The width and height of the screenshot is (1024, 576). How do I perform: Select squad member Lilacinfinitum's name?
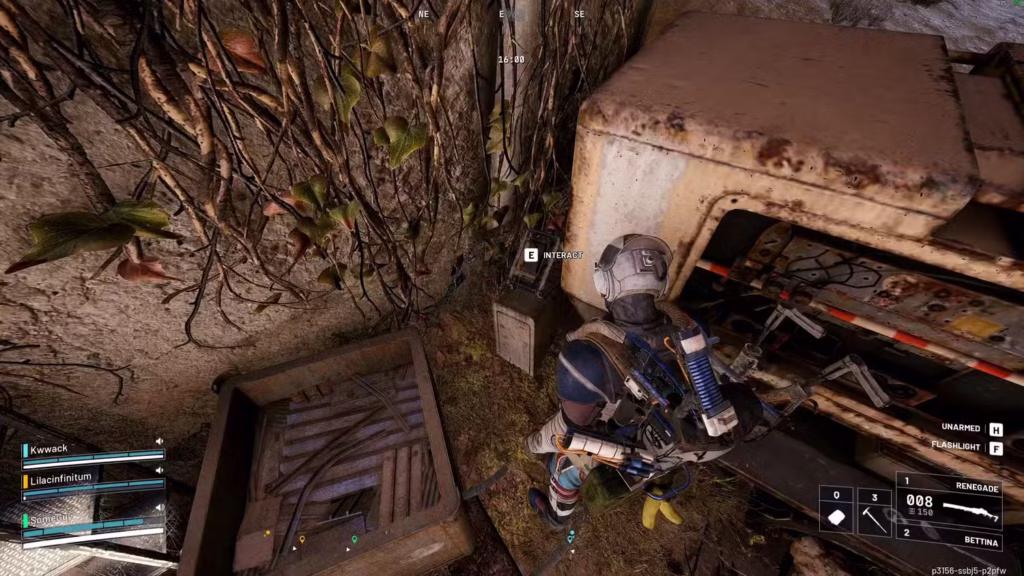pos(61,478)
